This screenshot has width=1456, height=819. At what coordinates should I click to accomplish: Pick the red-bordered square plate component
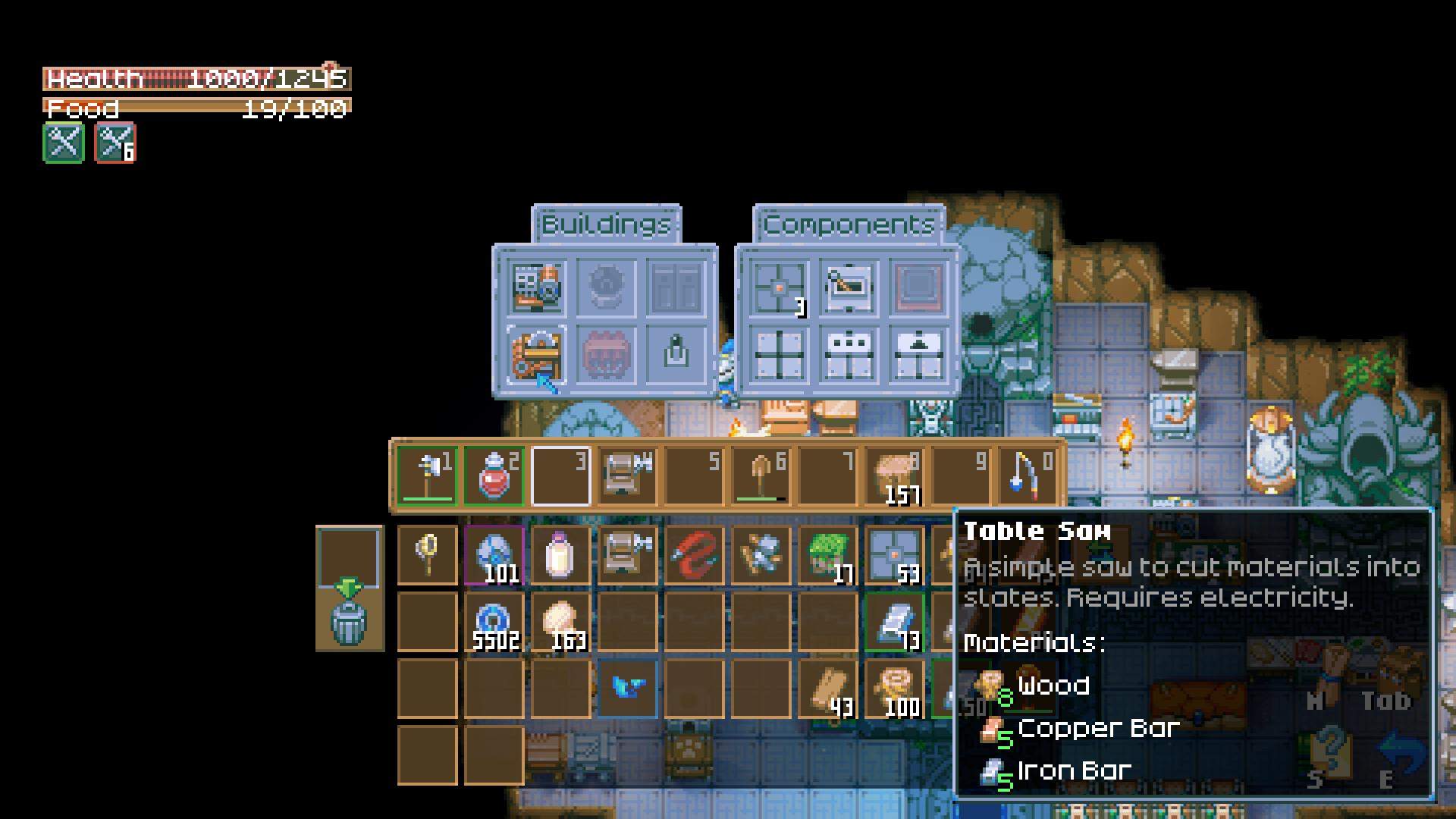coord(918,287)
